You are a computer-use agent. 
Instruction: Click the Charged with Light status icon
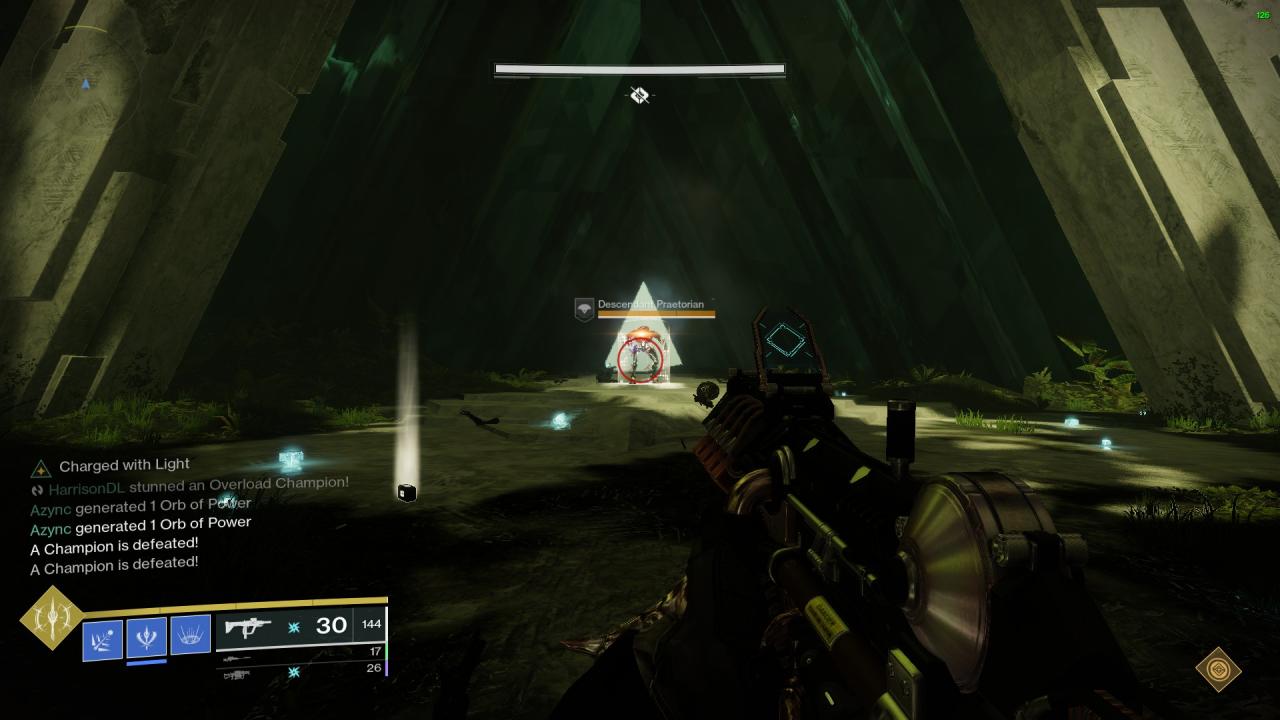(40, 467)
